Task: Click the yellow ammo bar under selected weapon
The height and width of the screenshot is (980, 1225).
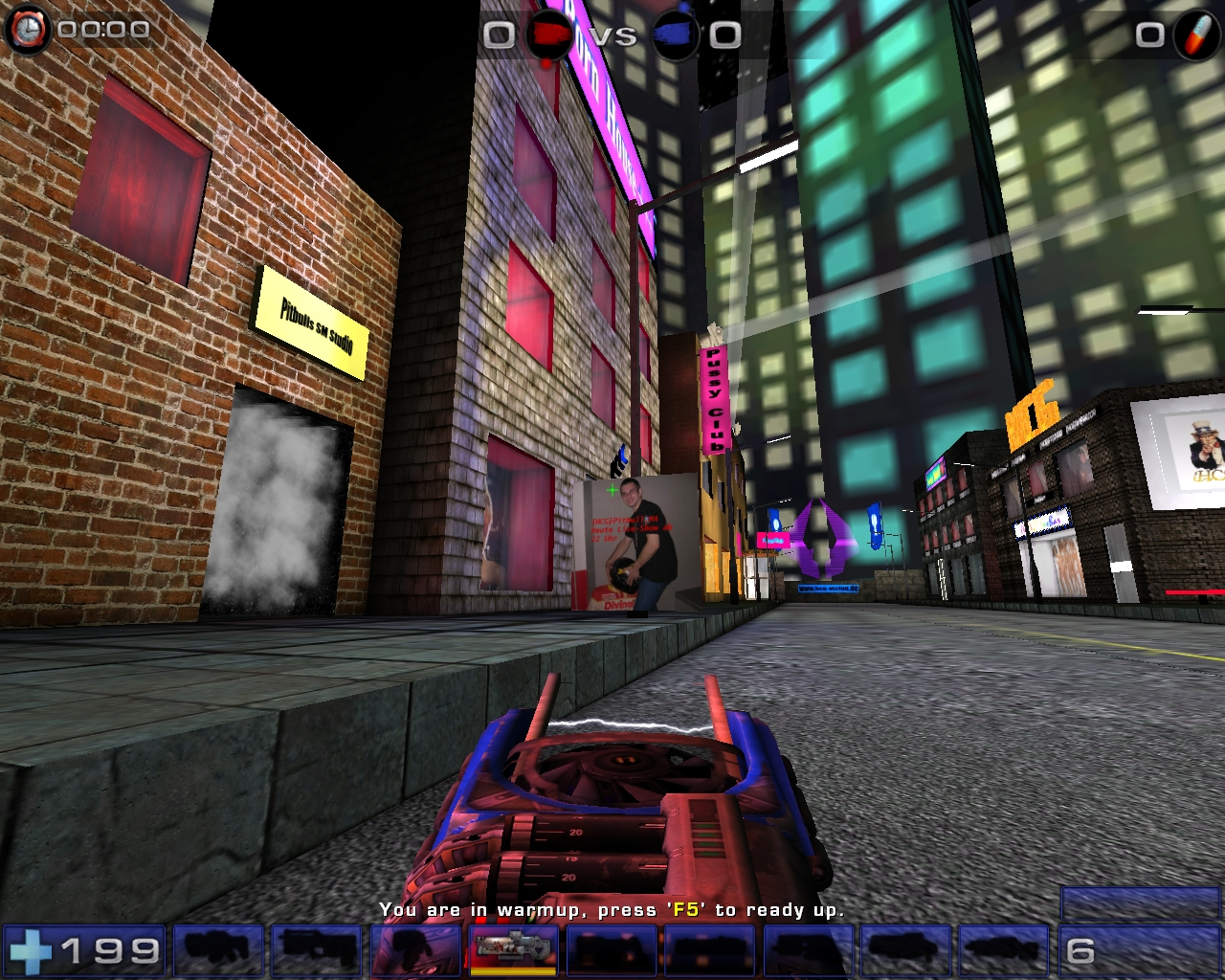Action: click(x=514, y=969)
